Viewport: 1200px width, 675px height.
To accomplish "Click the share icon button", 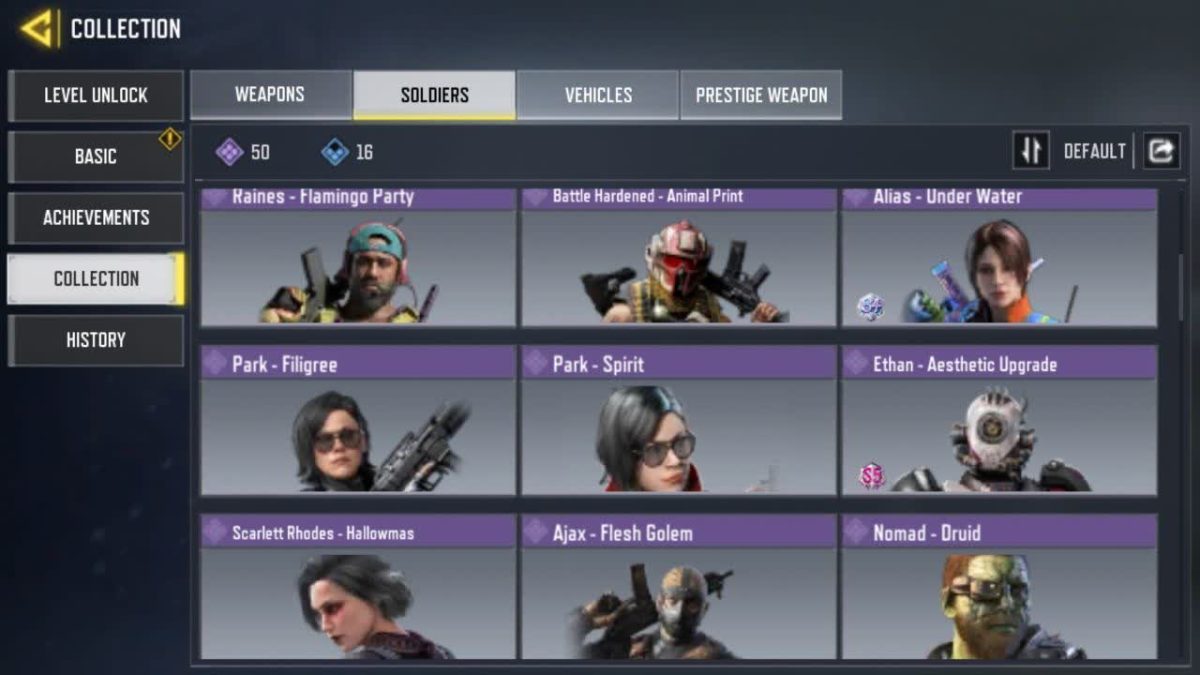I will coord(1161,151).
